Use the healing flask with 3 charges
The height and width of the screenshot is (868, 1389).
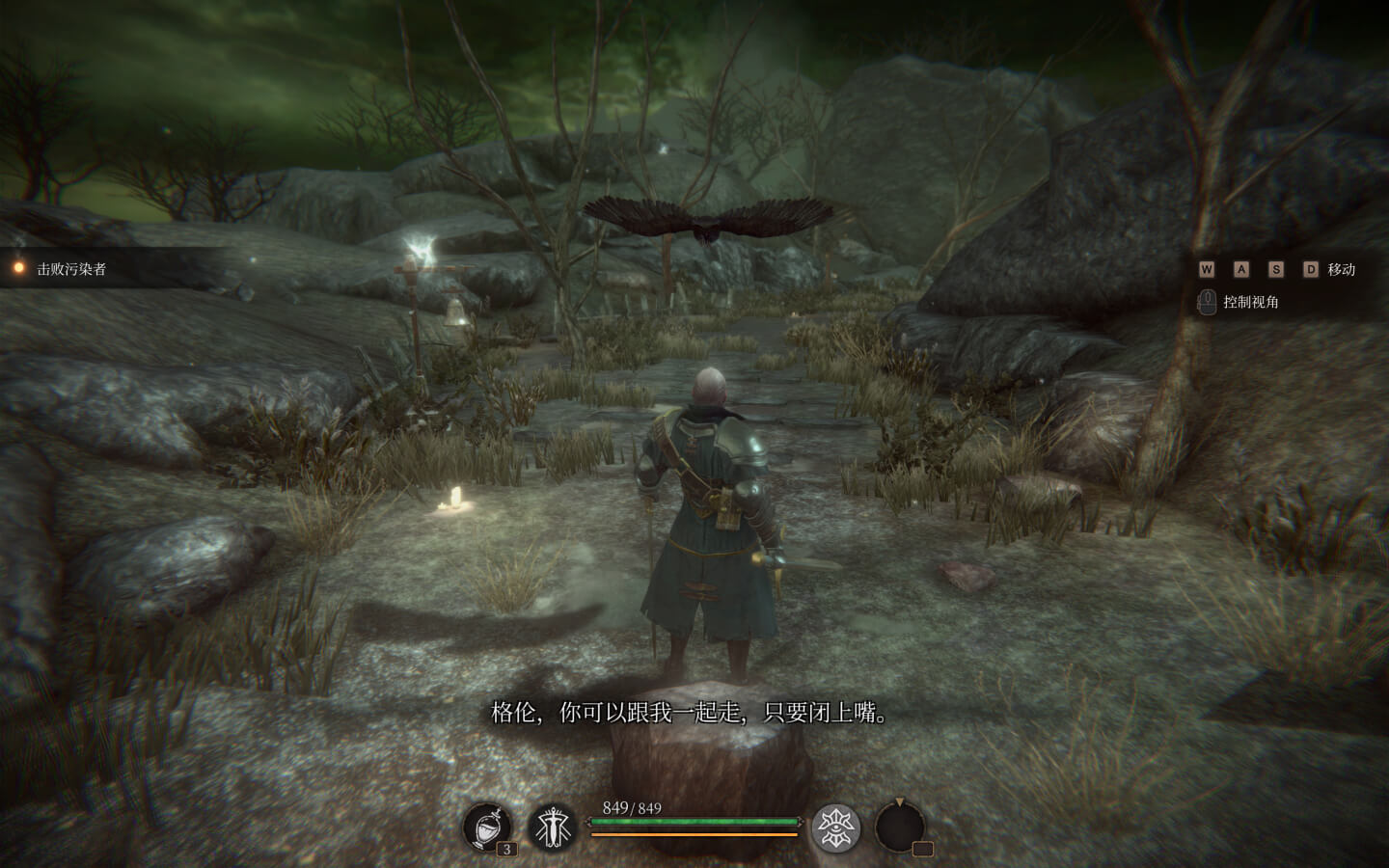coord(487,827)
